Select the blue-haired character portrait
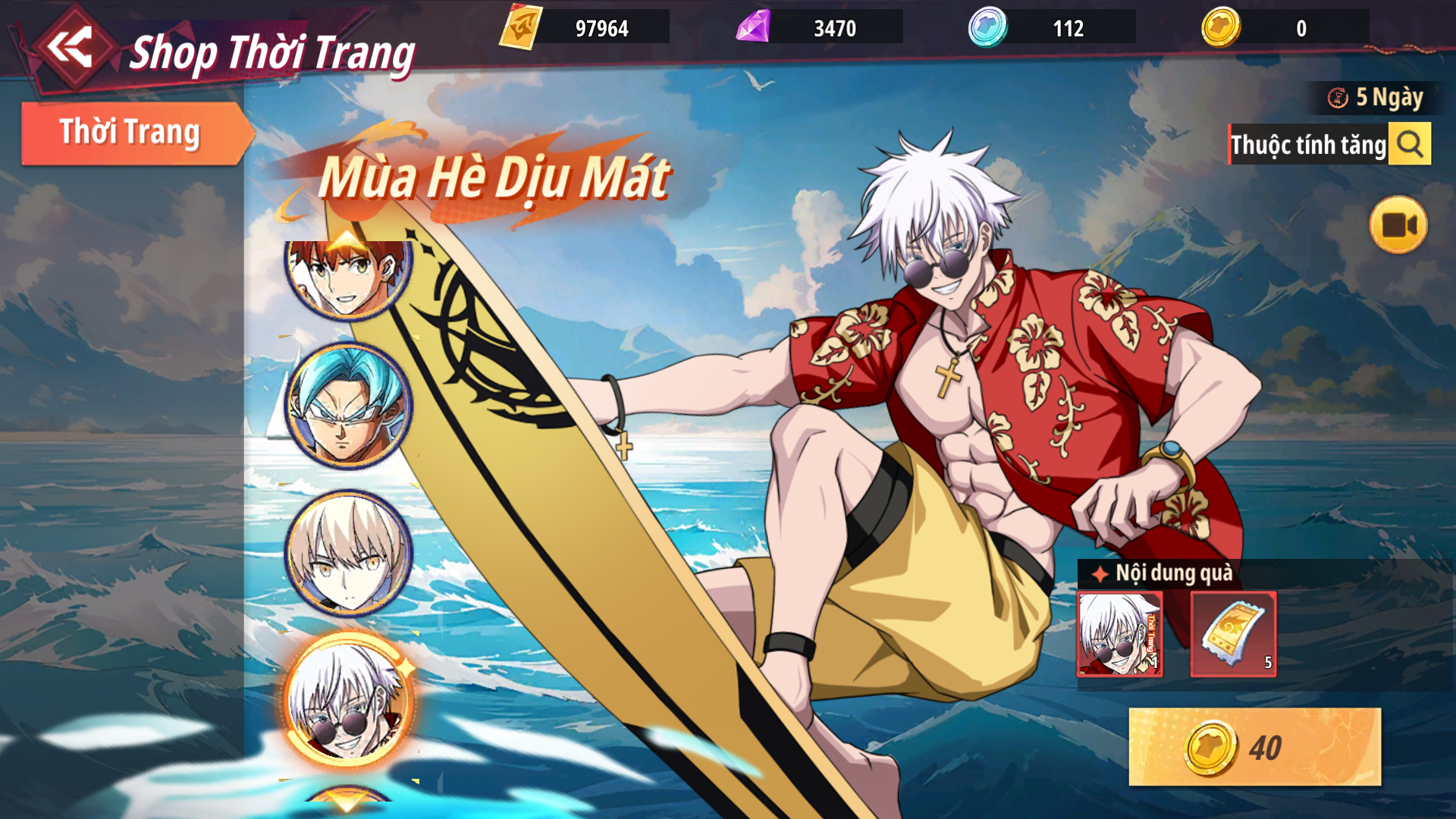 (x=348, y=405)
